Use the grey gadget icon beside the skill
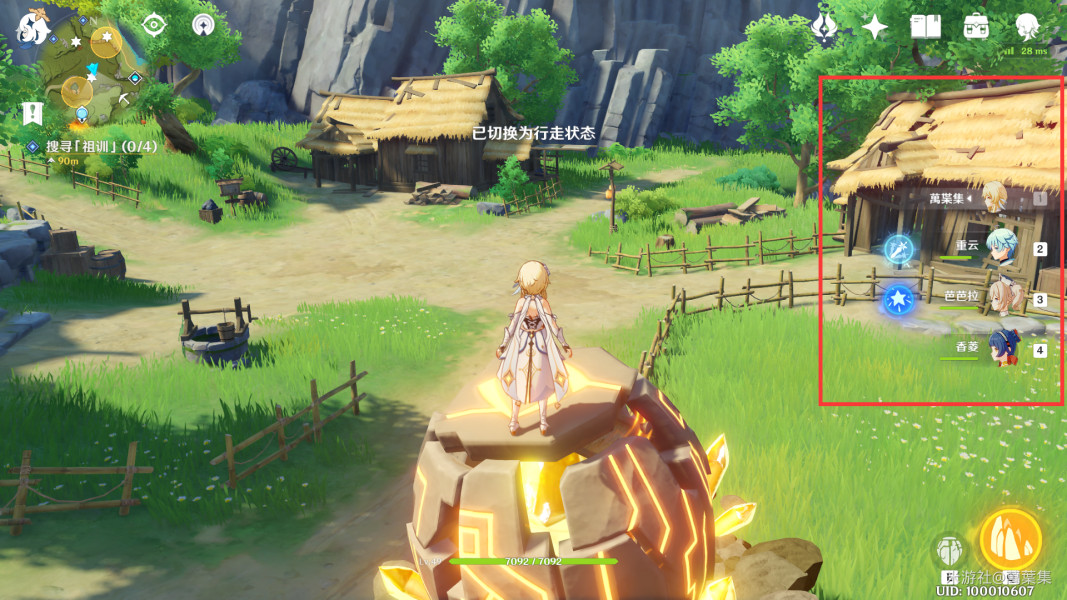Image resolution: width=1067 pixels, height=600 pixels. 949,551
